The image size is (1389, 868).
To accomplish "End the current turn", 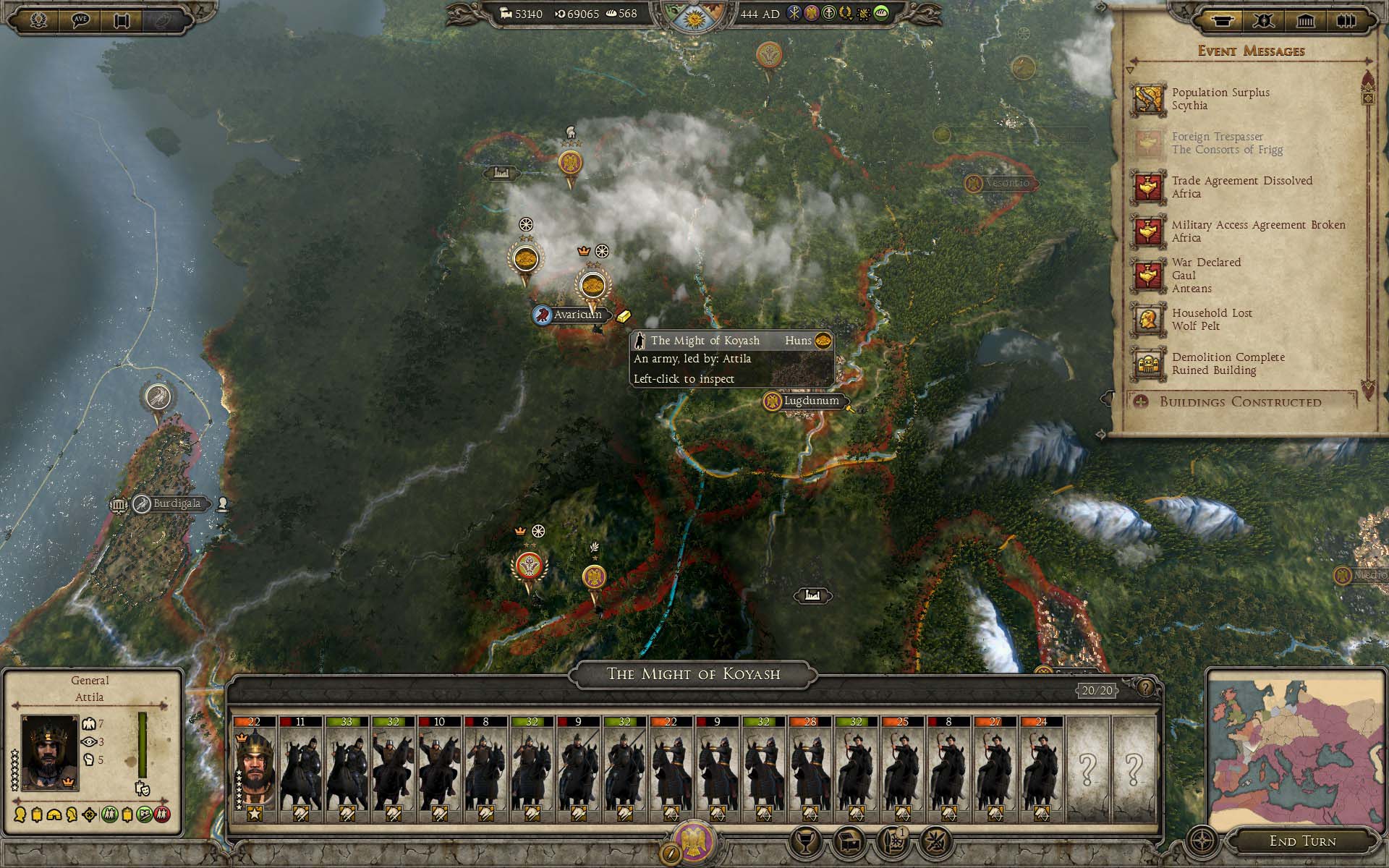I will click(x=1302, y=841).
